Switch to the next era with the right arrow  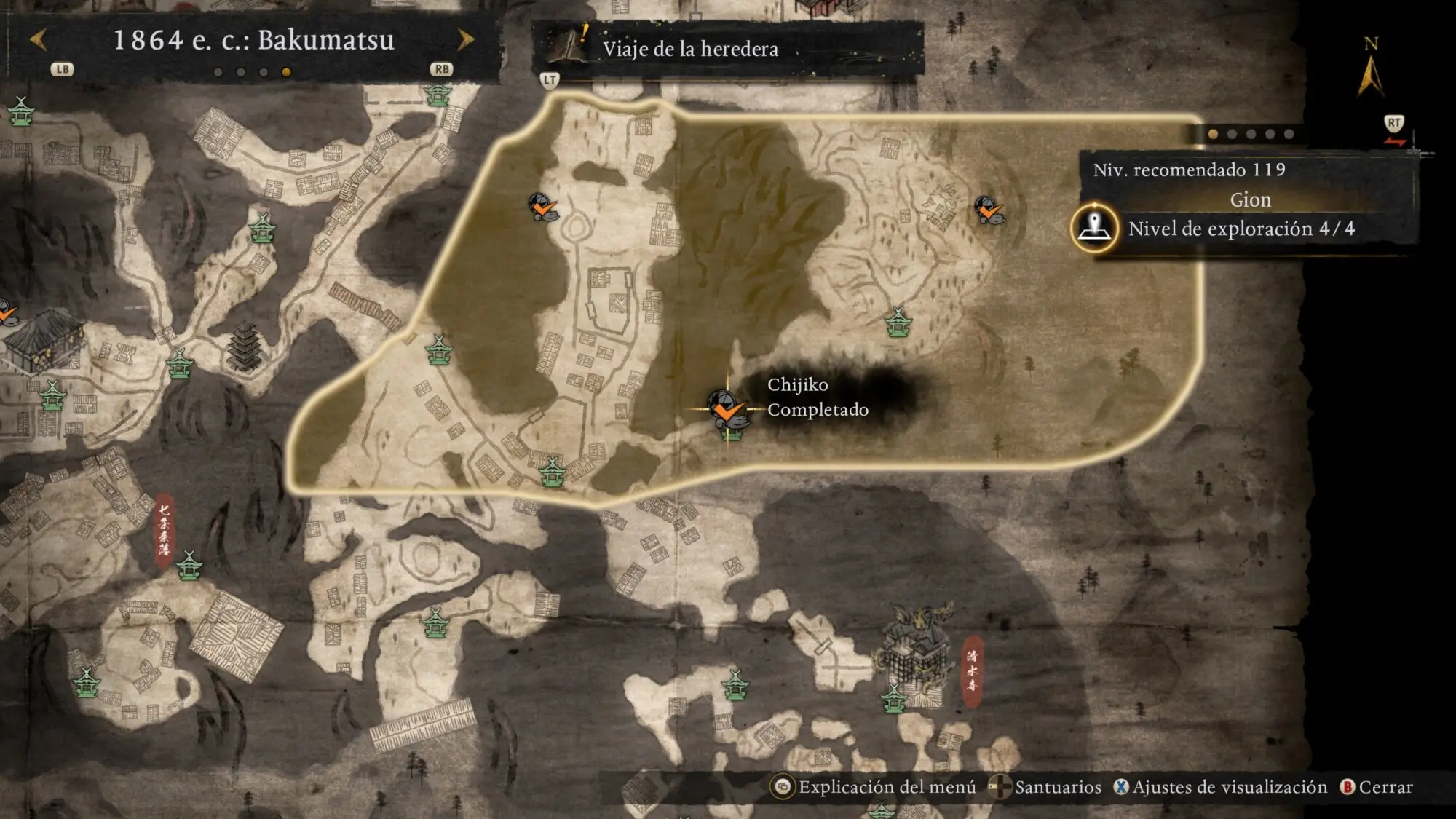tap(465, 39)
